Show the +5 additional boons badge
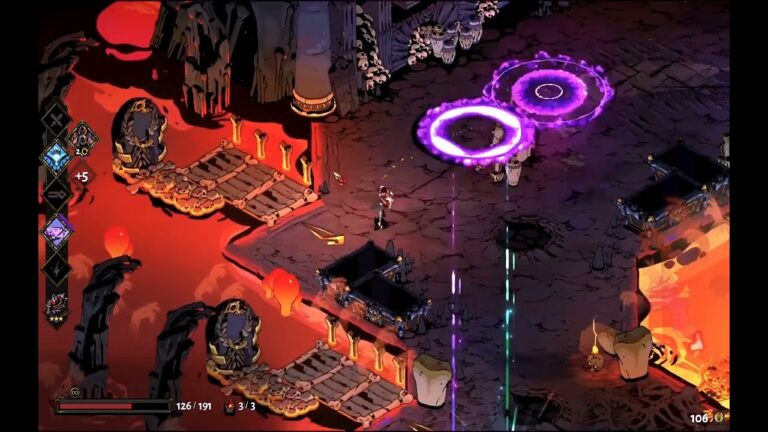The image size is (768, 432). pos(81,177)
